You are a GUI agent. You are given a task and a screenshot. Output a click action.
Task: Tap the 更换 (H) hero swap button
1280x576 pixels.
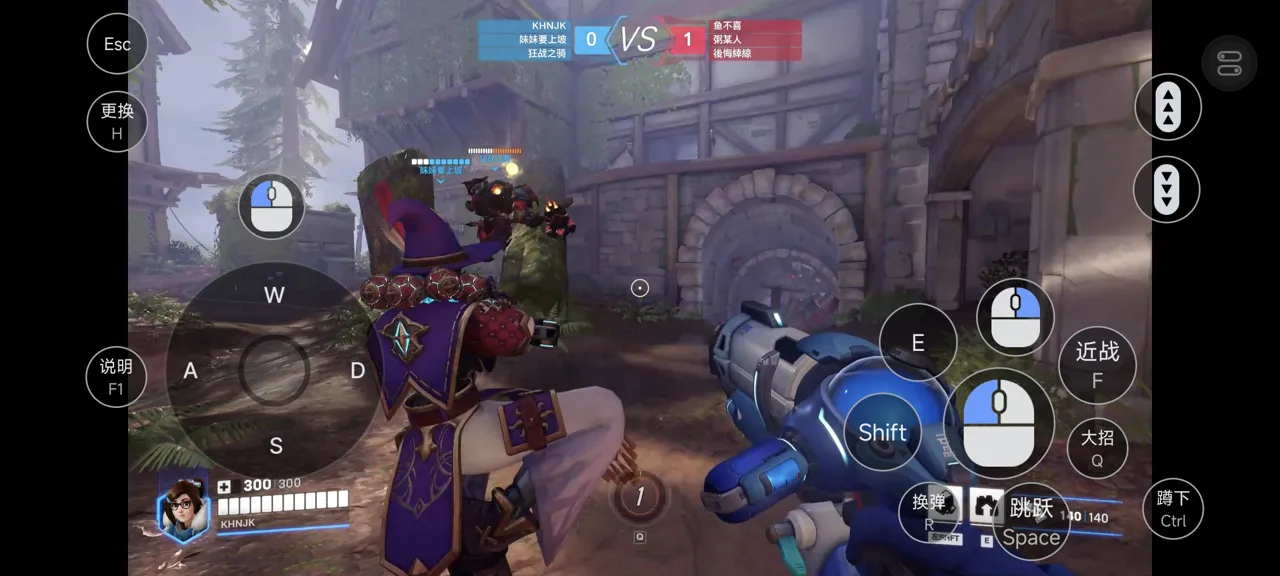coord(117,121)
